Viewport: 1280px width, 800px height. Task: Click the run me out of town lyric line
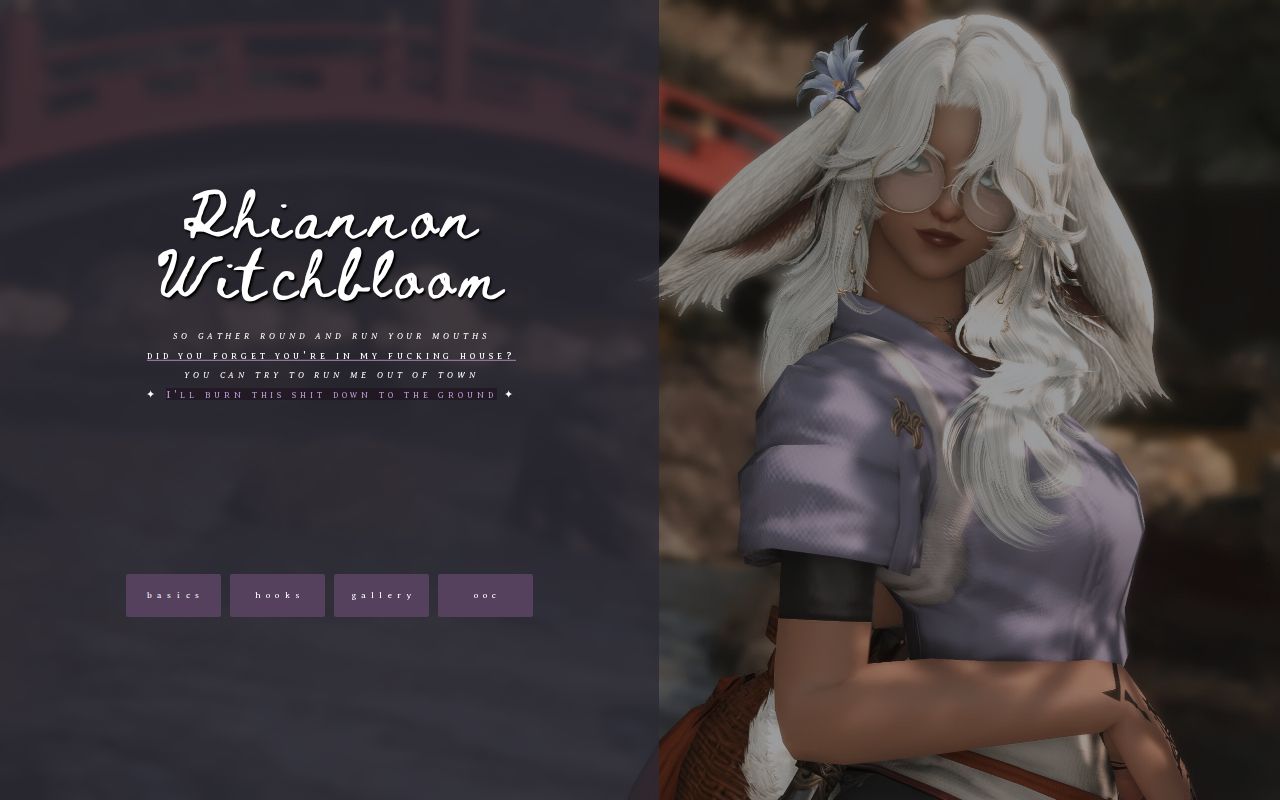pyautogui.click(x=330, y=375)
